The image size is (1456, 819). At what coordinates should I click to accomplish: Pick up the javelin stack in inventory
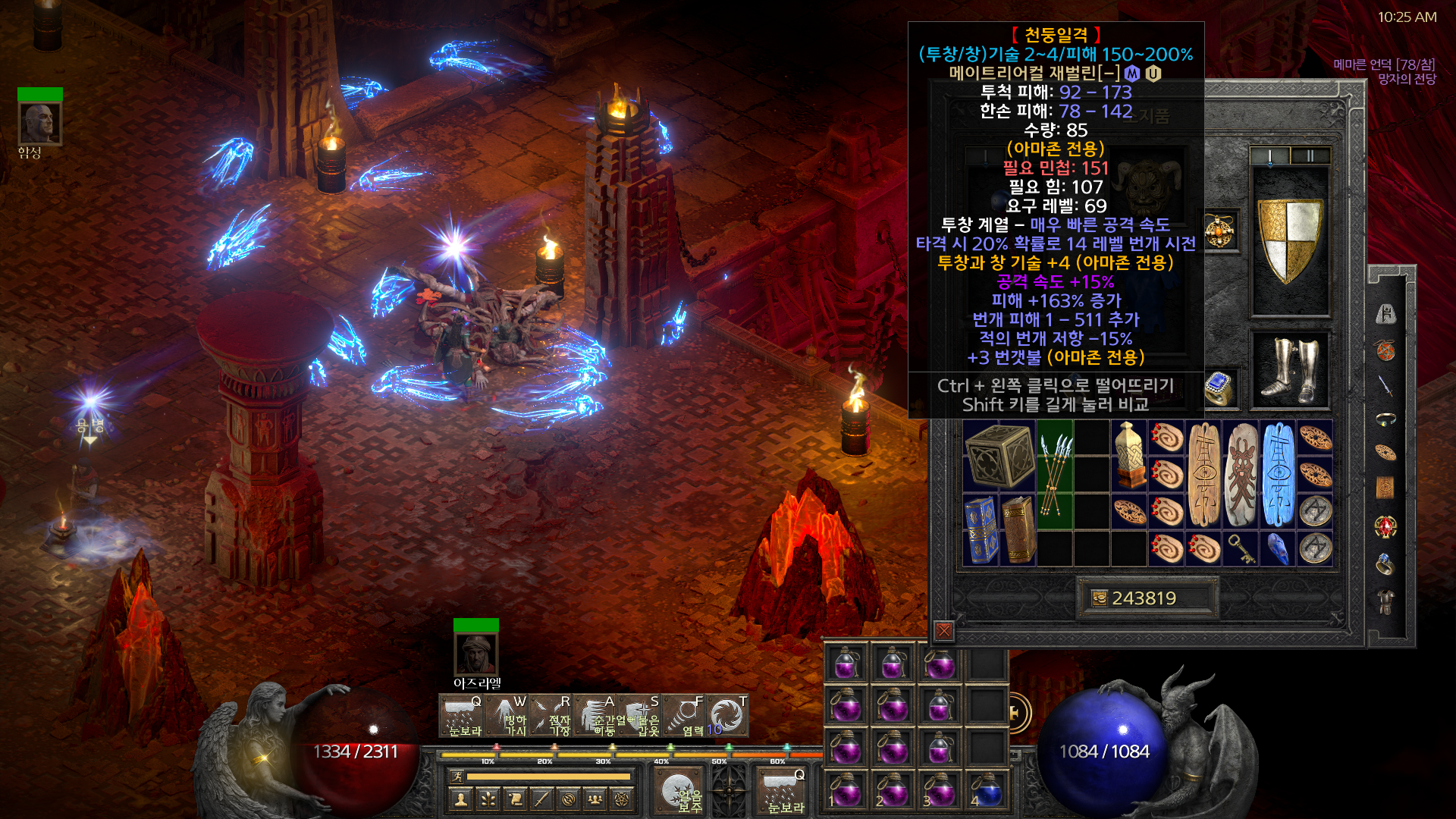pyautogui.click(x=1054, y=473)
